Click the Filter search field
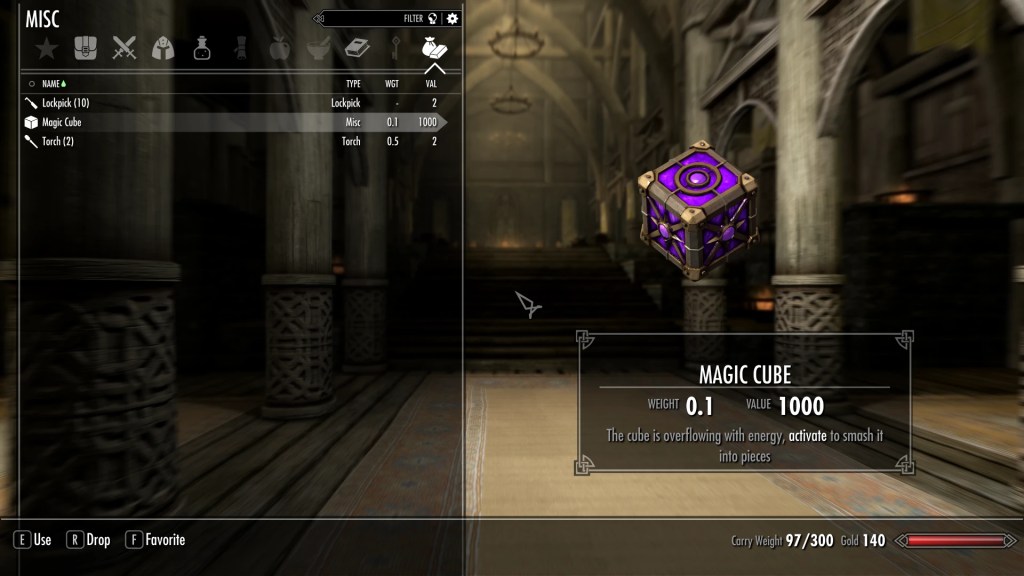1024x576 pixels. (x=375, y=18)
